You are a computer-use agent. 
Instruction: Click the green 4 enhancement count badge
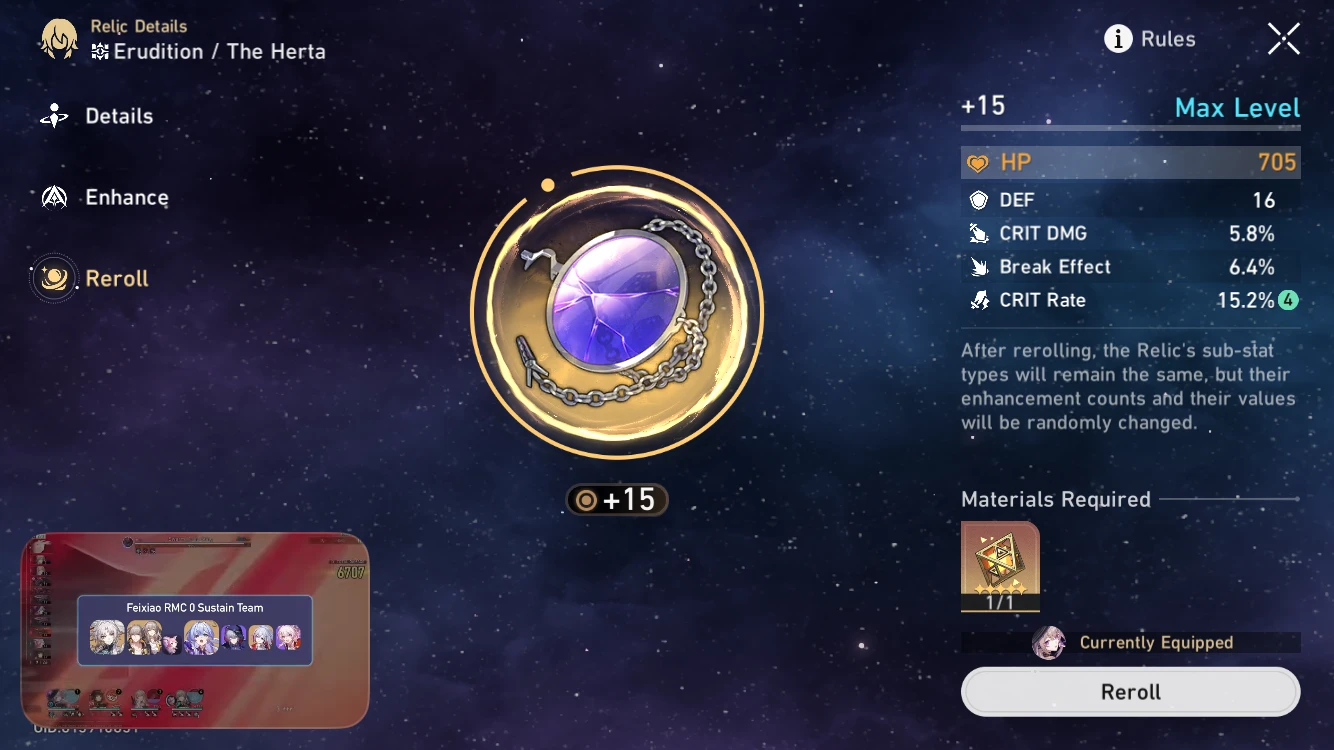[1290, 300]
